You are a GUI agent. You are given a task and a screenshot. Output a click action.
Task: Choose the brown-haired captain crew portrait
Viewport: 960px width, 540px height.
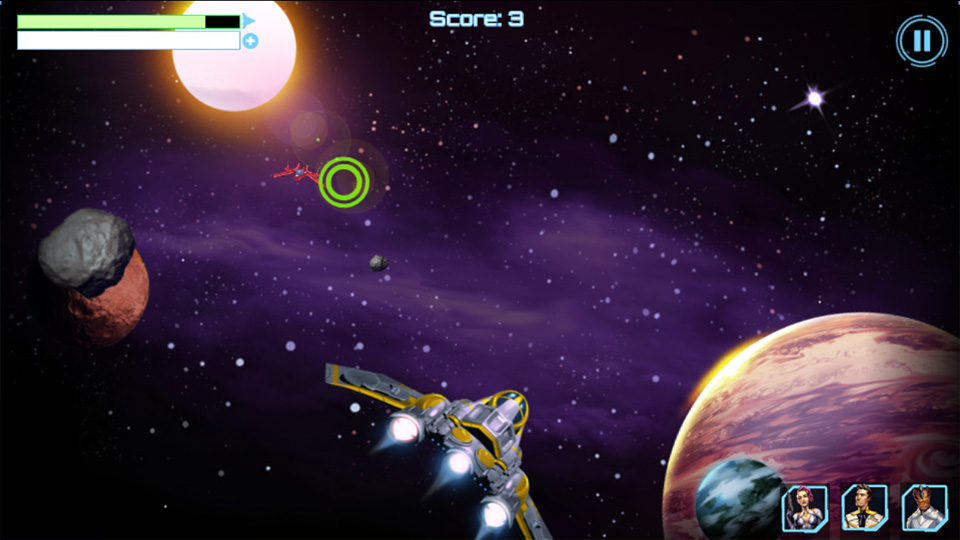click(x=864, y=507)
